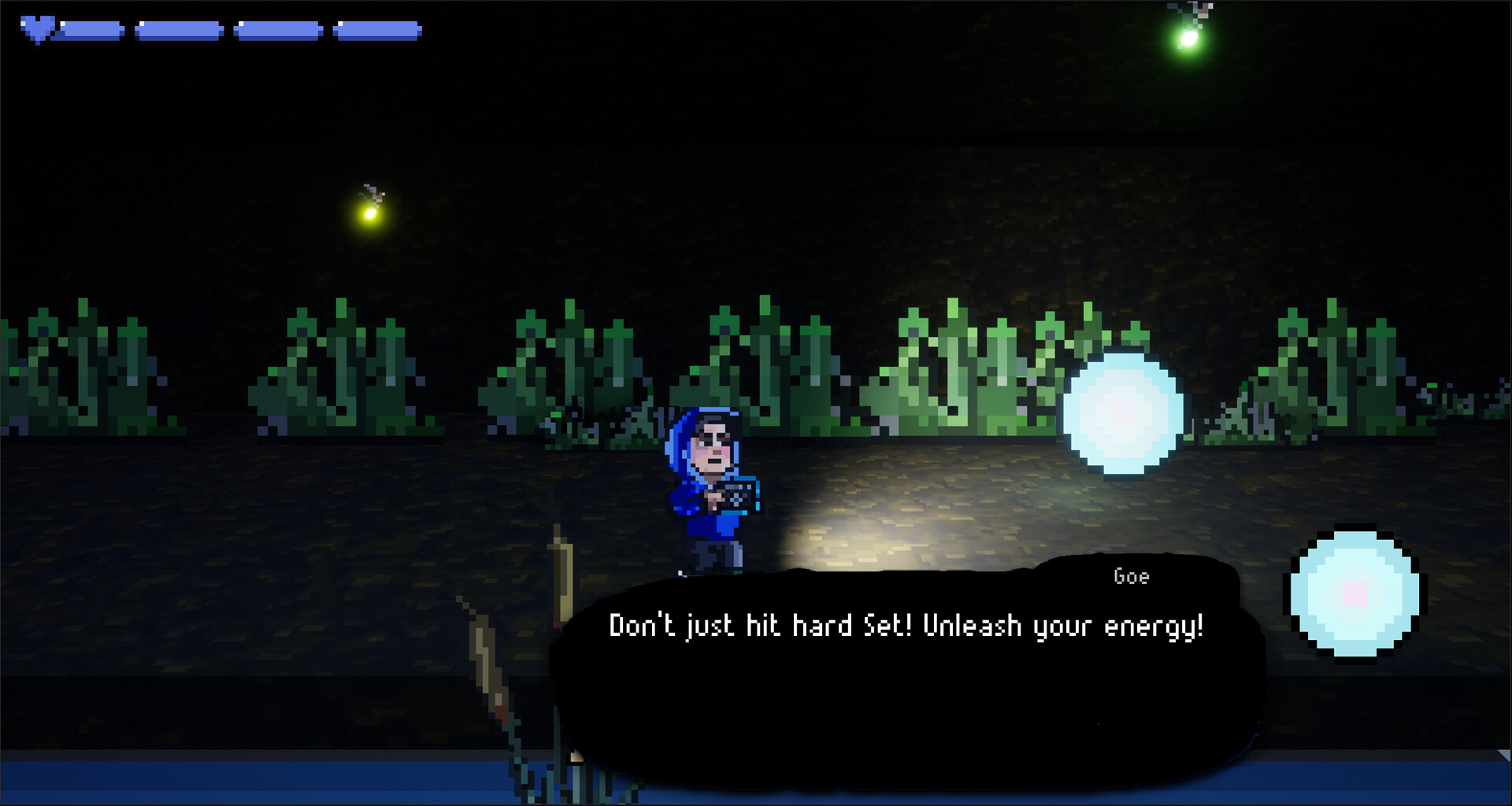
Task: Click the dialogue bubble to advance conversation
Action: (x=906, y=677)
